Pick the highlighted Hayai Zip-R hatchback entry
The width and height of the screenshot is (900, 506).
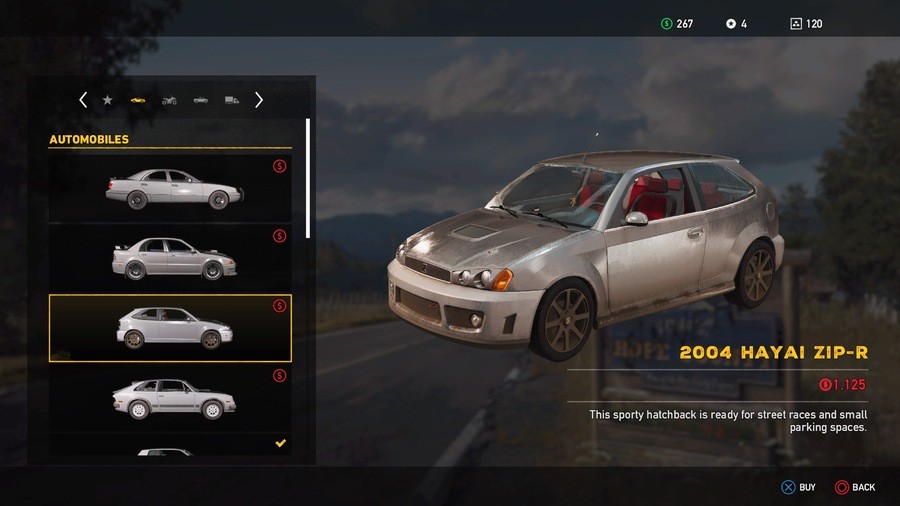point(170,328)
